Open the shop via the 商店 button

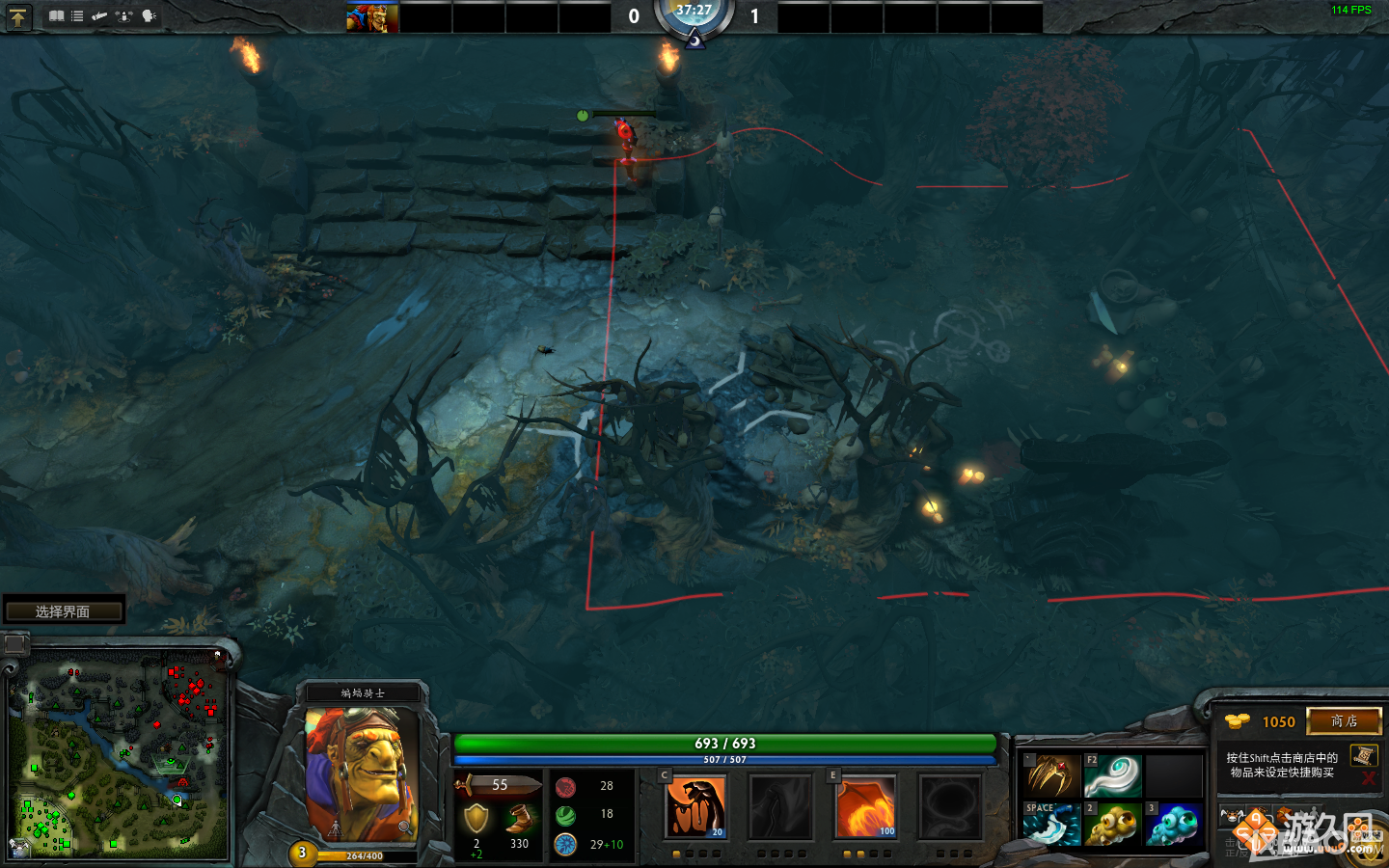(x=1344, y=721)
